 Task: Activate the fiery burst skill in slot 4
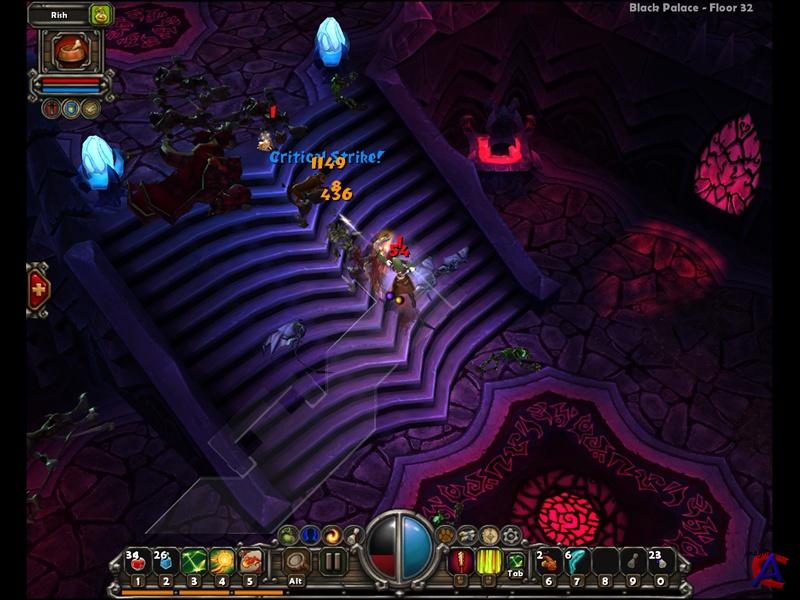click(222, 561)
